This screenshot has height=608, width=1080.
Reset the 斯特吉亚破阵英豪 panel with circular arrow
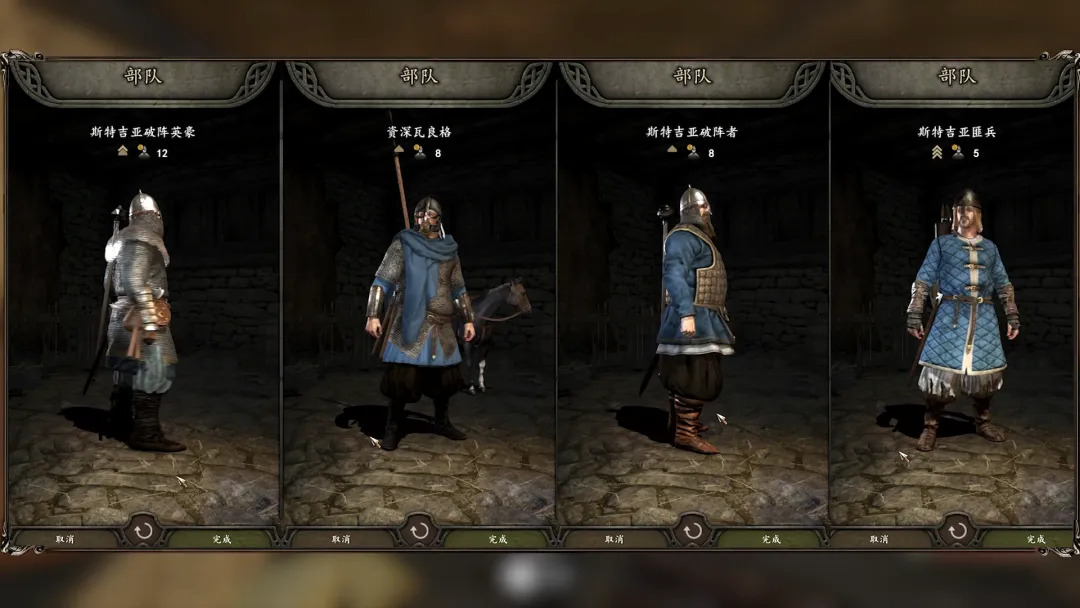[143, 530]
